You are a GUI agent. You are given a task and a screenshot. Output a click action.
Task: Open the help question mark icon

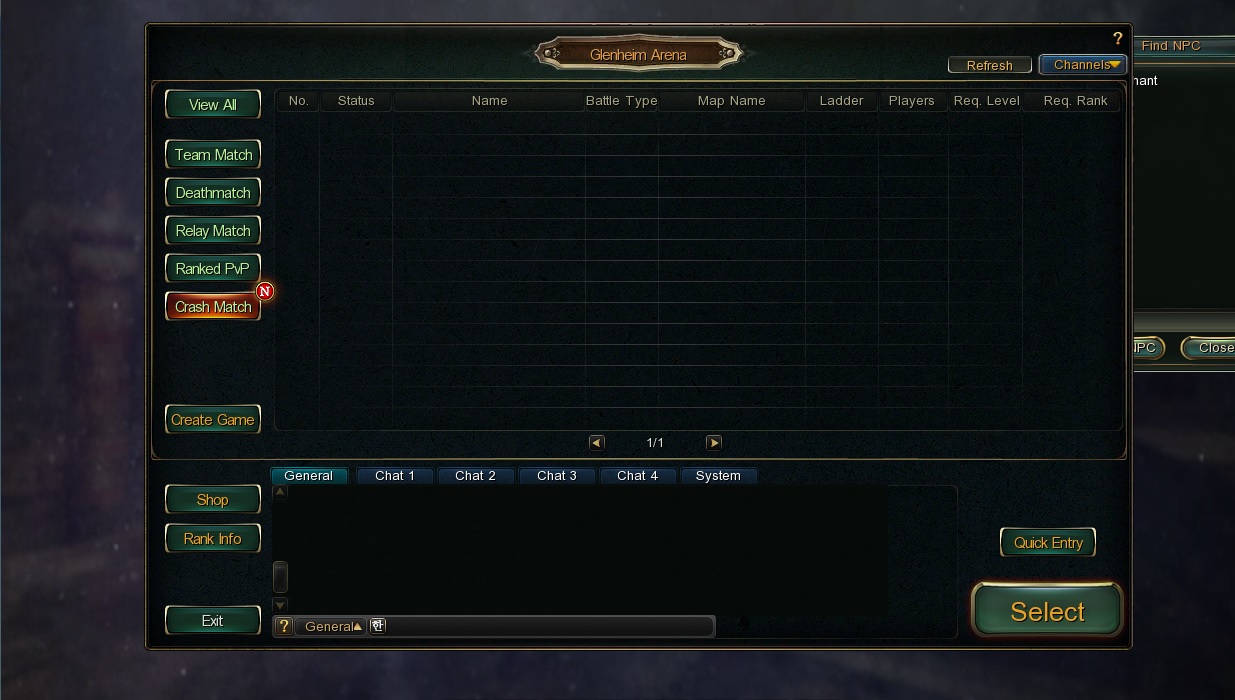tap(1117, 39)
